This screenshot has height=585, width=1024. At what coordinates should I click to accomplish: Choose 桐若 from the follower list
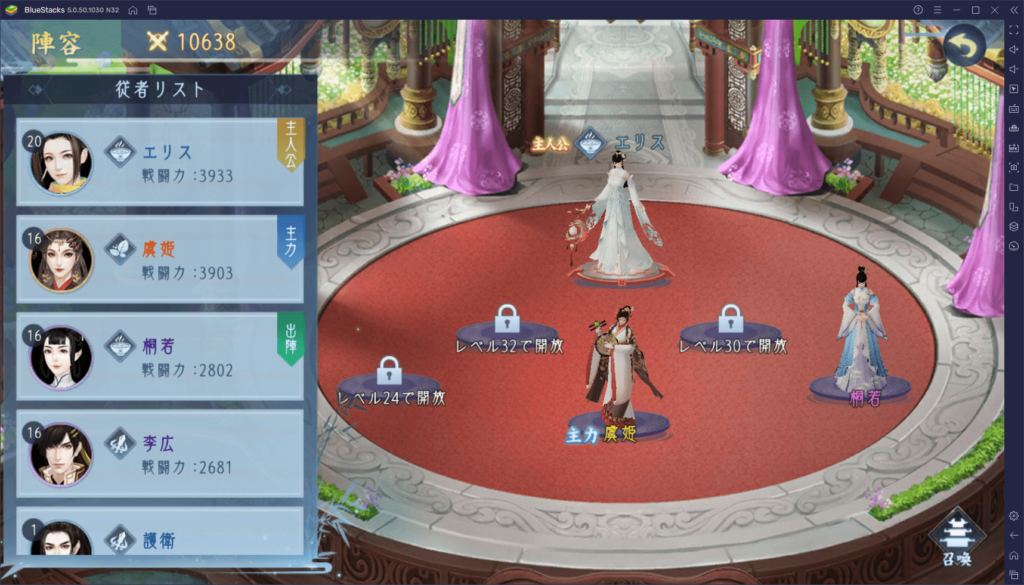pos(160,357)
